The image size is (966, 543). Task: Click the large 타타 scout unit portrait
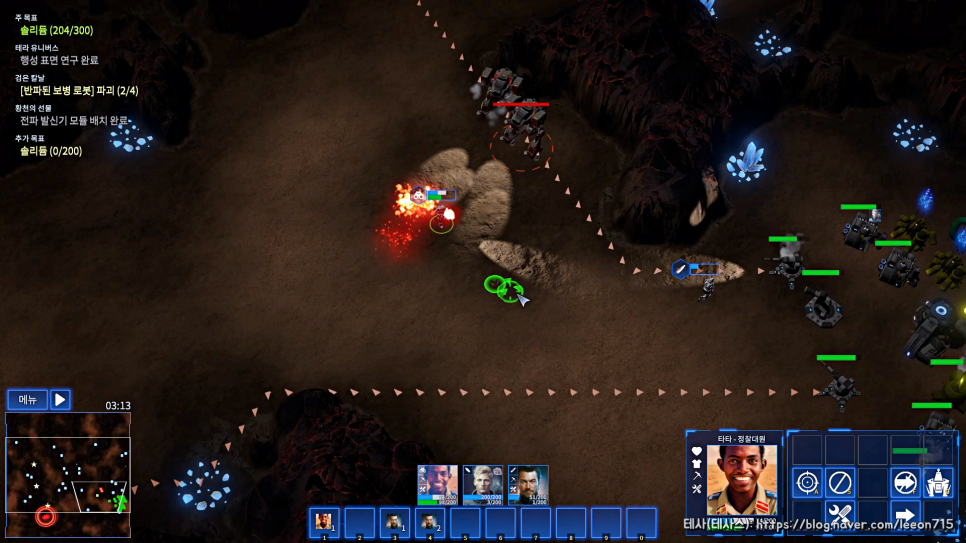[x=741, y=480]
